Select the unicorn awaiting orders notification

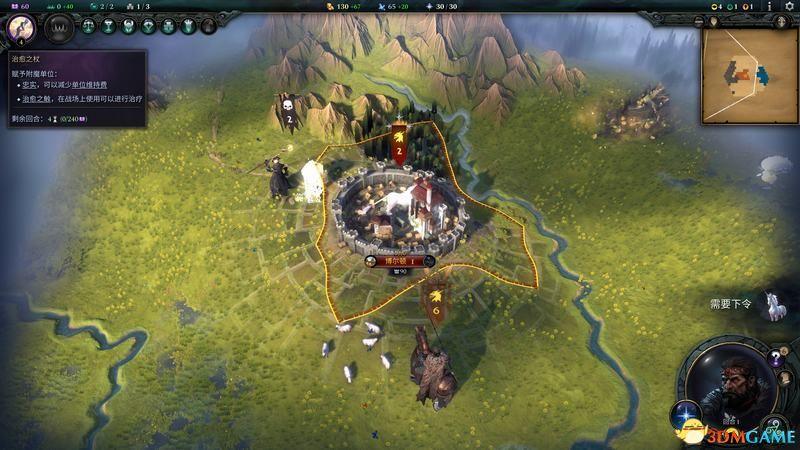coord(773,306)
